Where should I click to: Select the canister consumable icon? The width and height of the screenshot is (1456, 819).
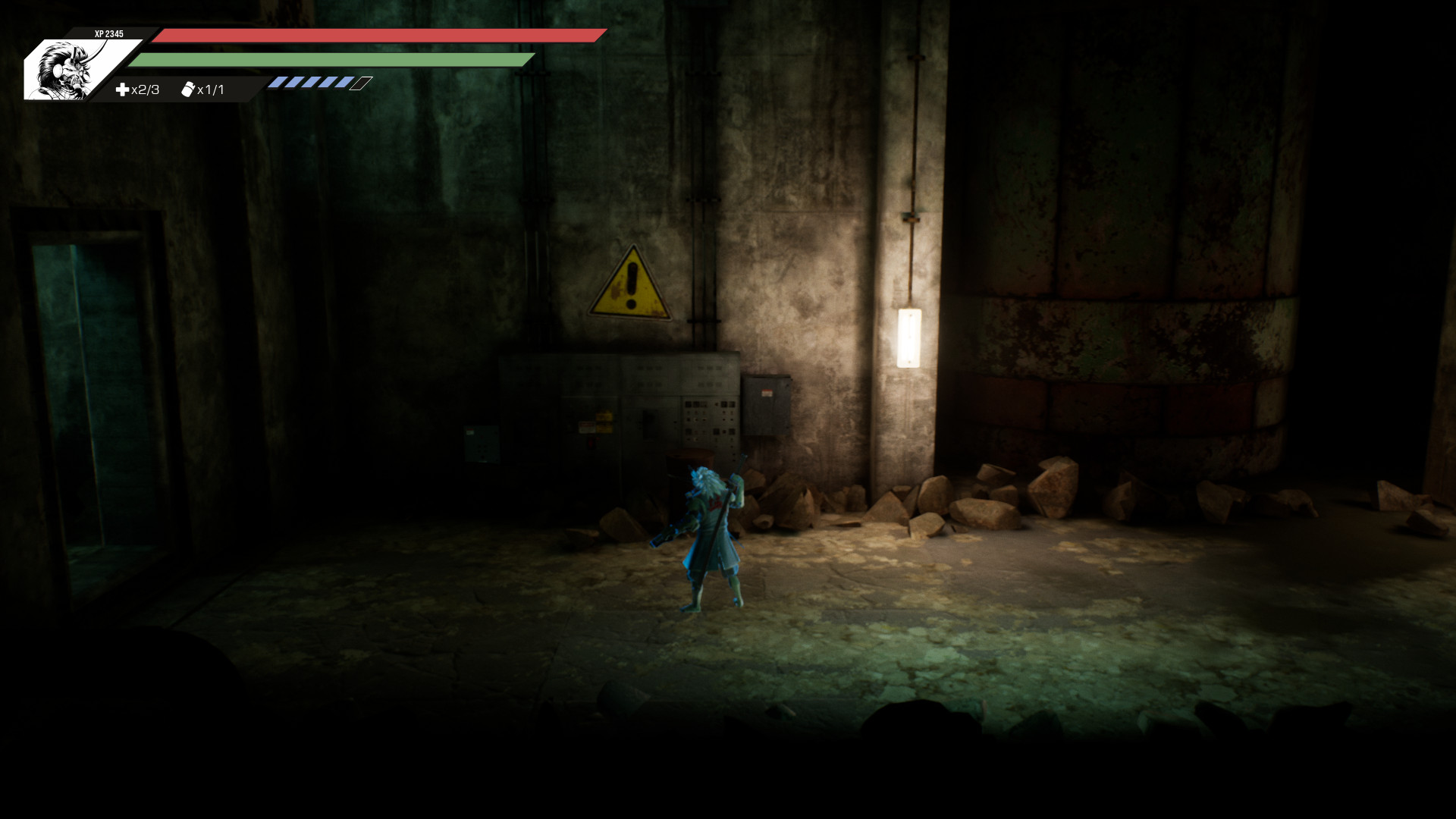click(188, 89)
